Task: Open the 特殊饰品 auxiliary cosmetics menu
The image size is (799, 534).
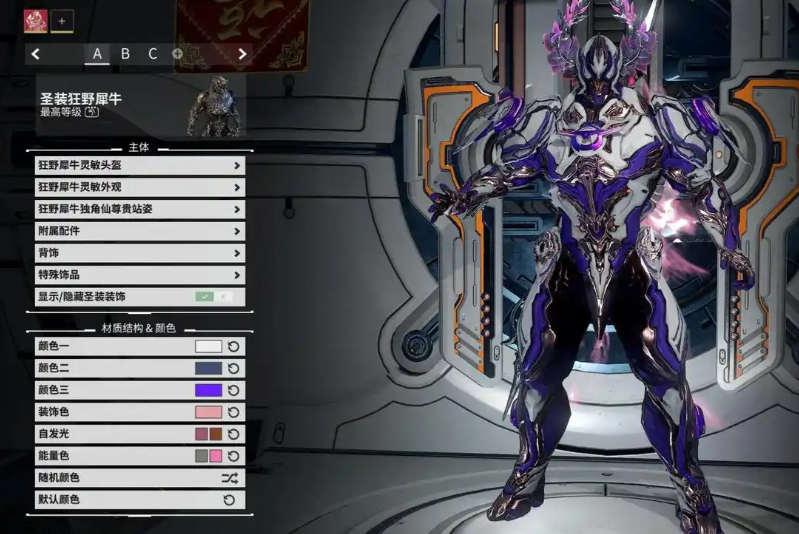Action: [140, 275]
